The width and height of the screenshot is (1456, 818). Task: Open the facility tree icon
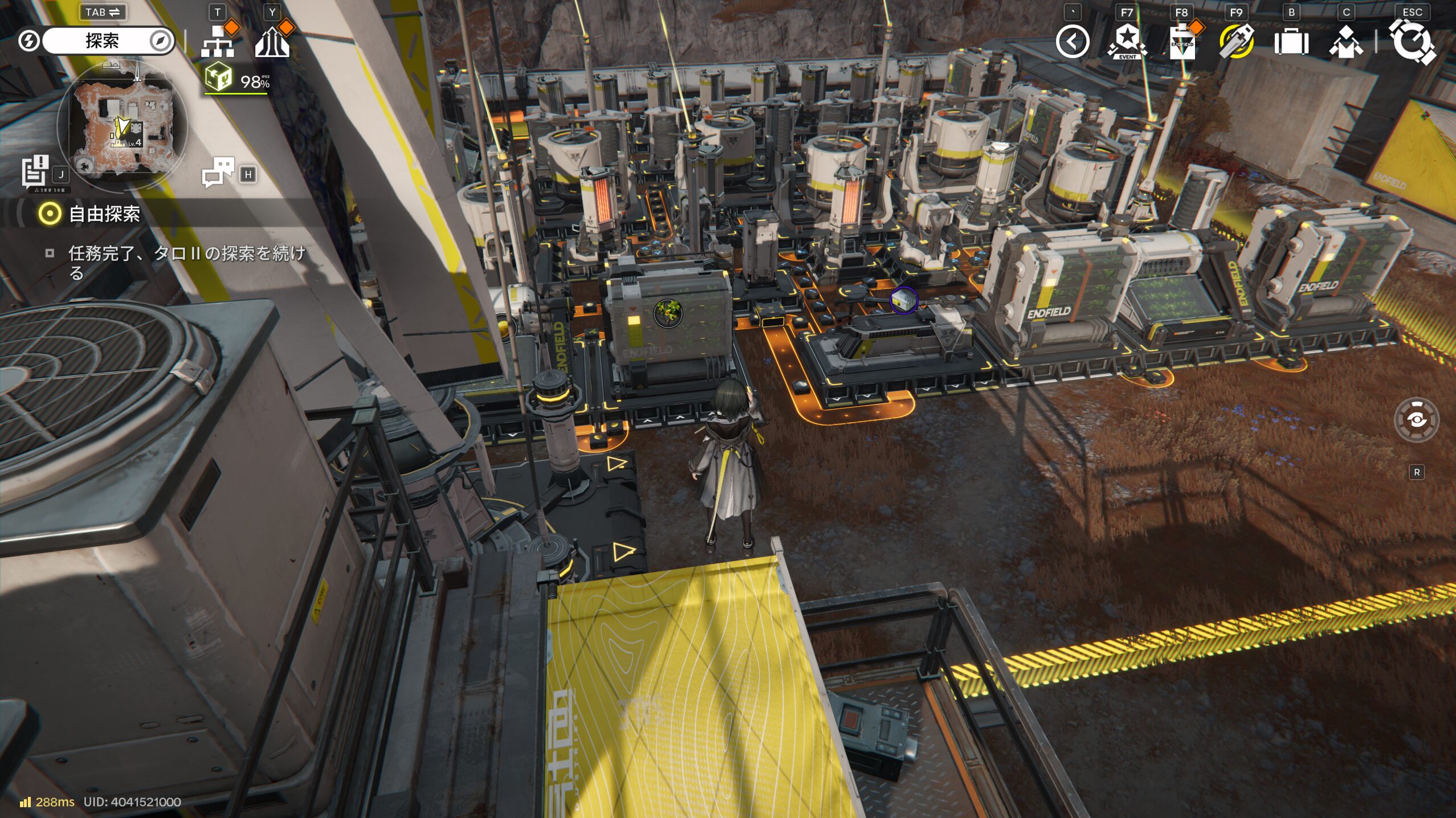point(218,41)
